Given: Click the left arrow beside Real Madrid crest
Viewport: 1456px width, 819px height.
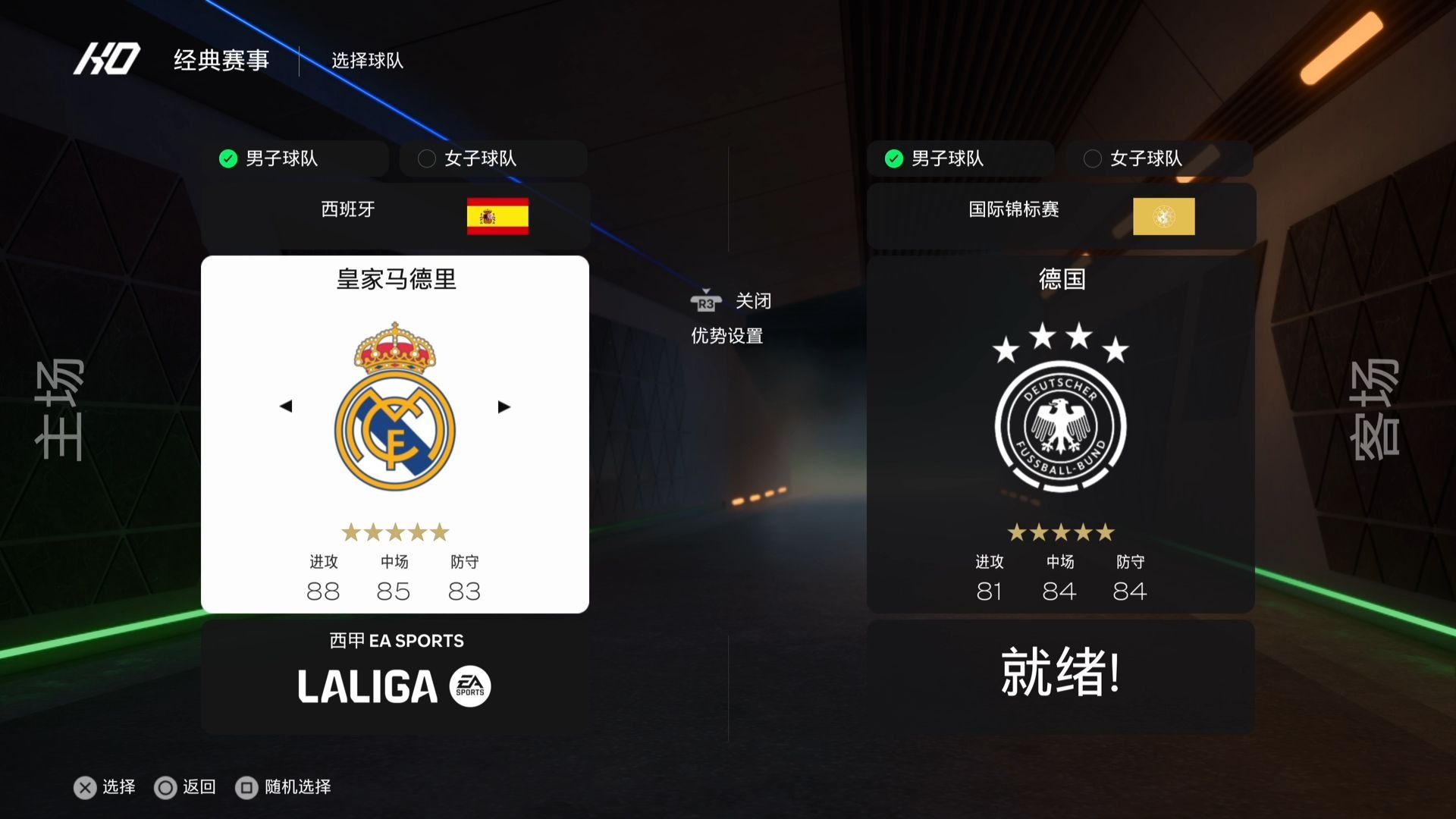Looking at the screenshot, I should coord(286,406).
